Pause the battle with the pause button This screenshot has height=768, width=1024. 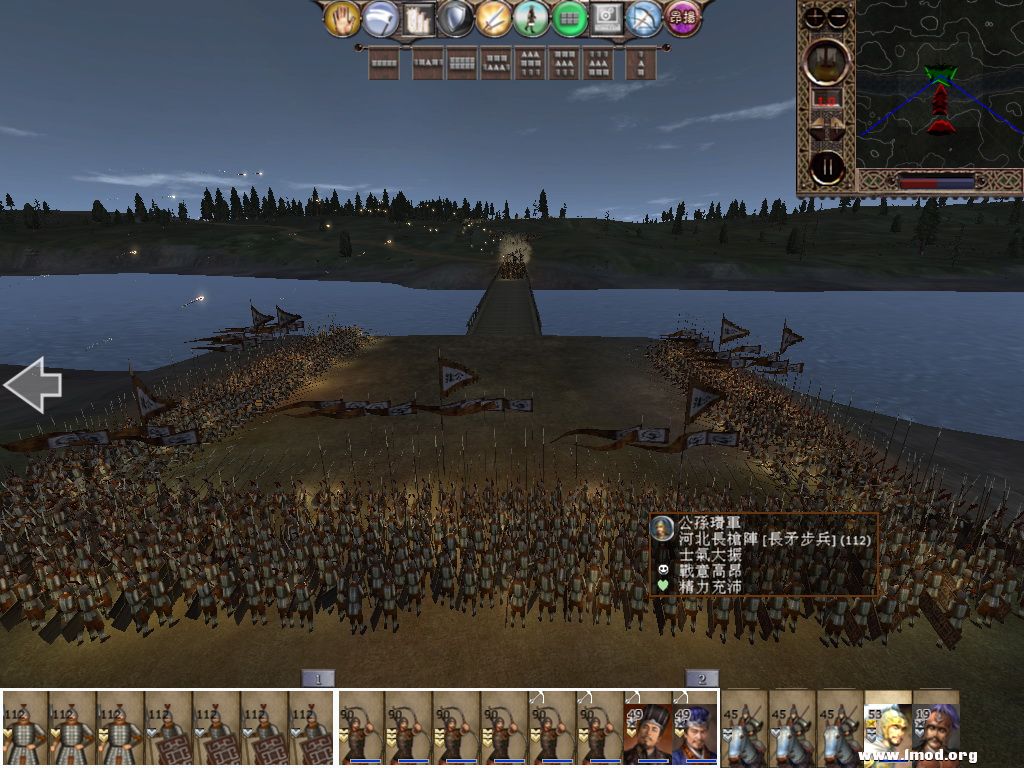(827, 167)
